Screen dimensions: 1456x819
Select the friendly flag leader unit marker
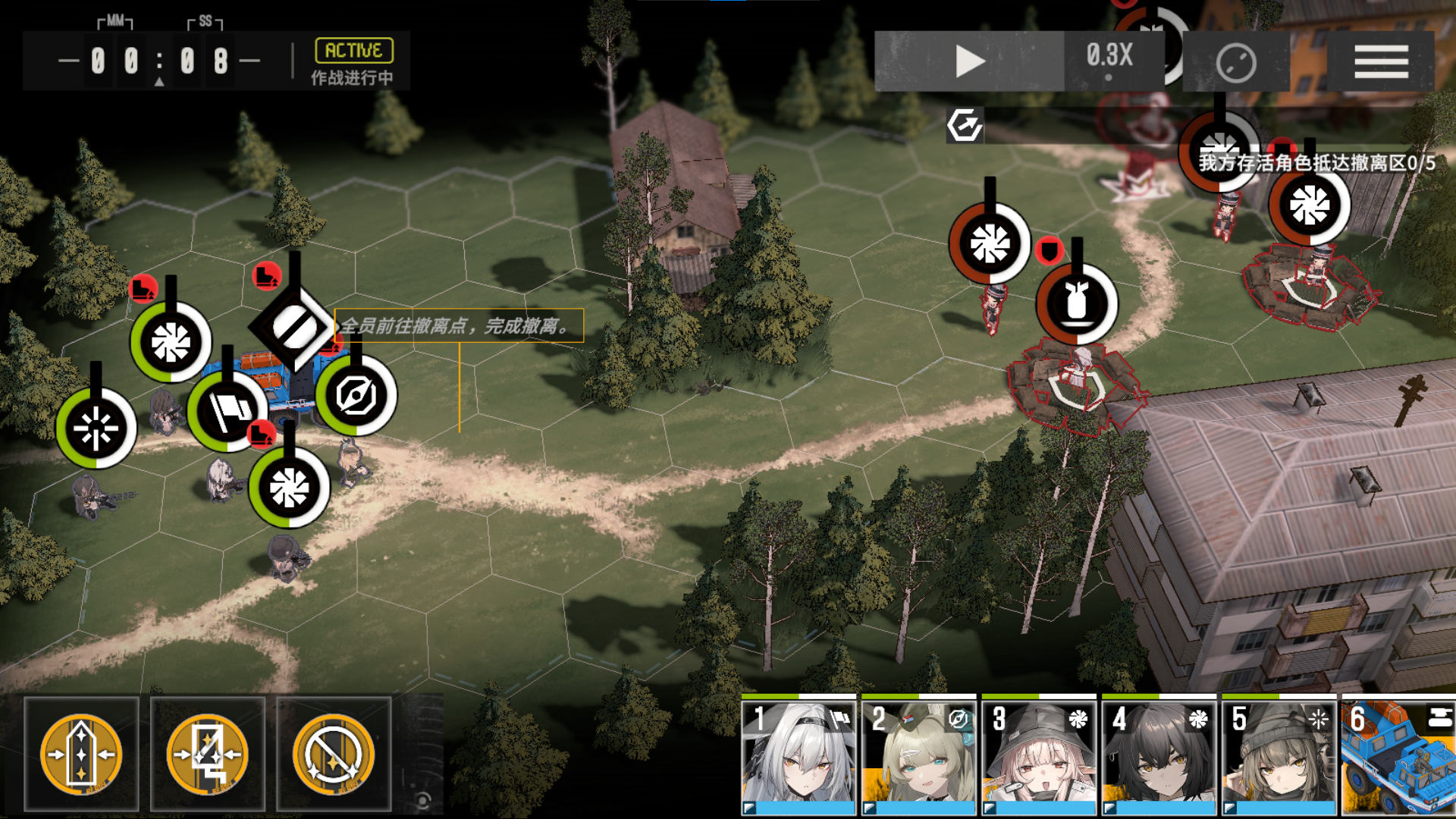(x=227, y=412)
